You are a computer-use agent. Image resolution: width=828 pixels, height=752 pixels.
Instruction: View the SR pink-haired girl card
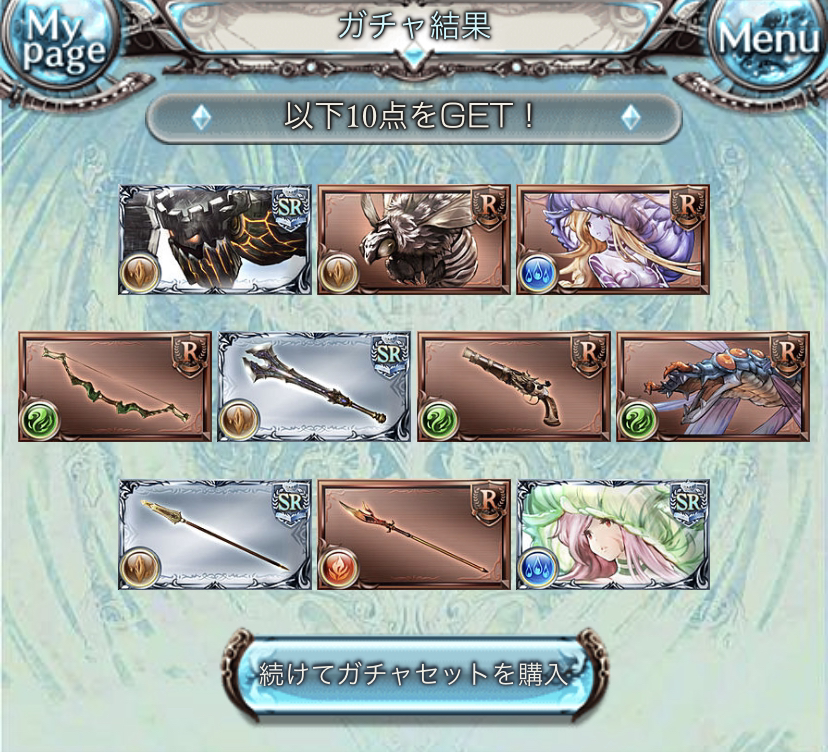point(612,534)
